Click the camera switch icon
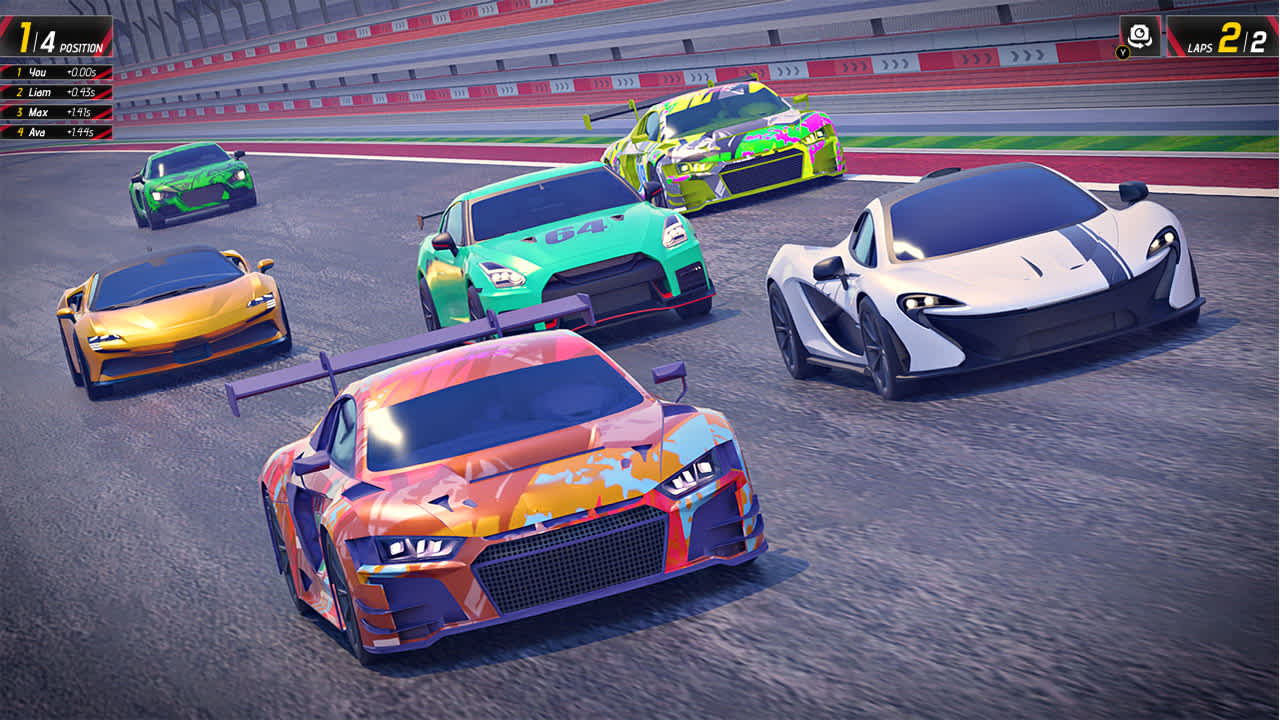This screenshot has width=1280, height=720. 1140,34
